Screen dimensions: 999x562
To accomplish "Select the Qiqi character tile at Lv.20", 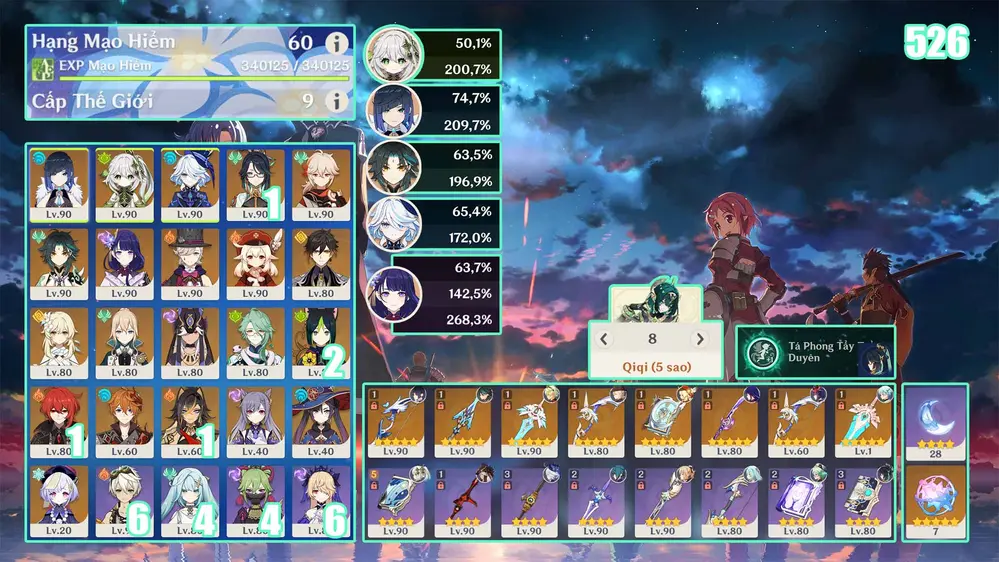I will click(x=59, y=496).
